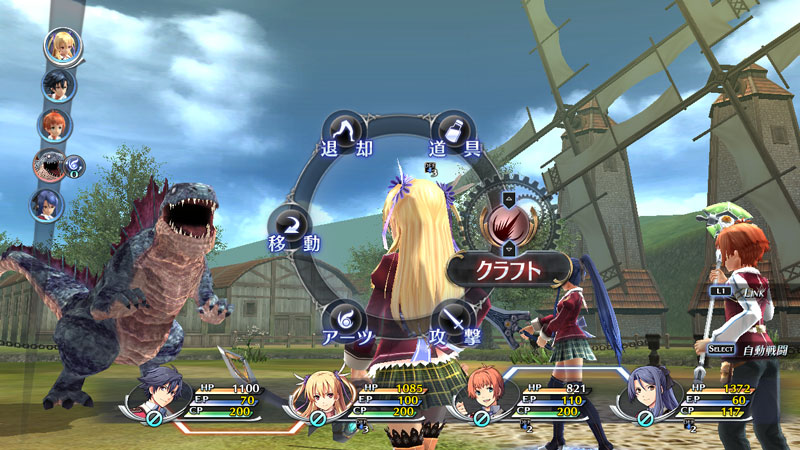Confirm the highlighted クラフト craft command
This screenshot has width=800, height=450.
tap(507, 268)
